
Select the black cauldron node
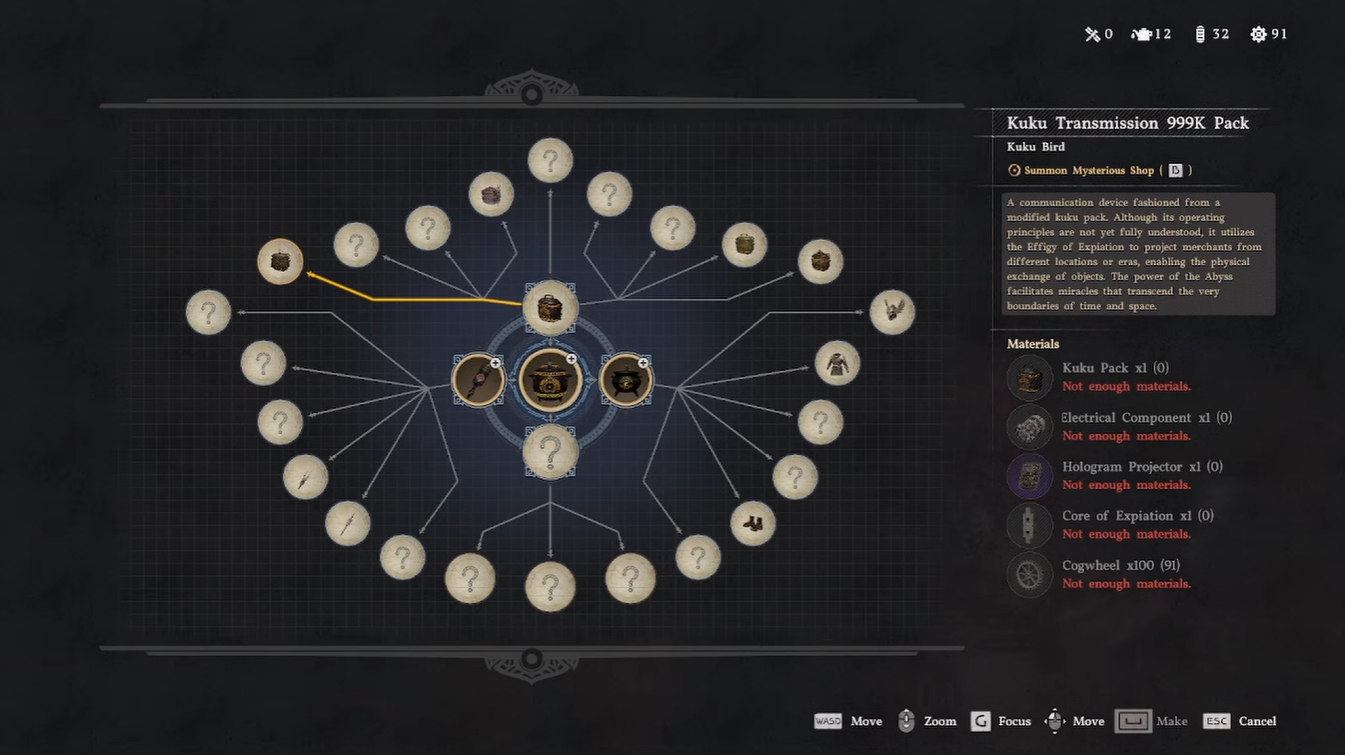coord(626,380)
